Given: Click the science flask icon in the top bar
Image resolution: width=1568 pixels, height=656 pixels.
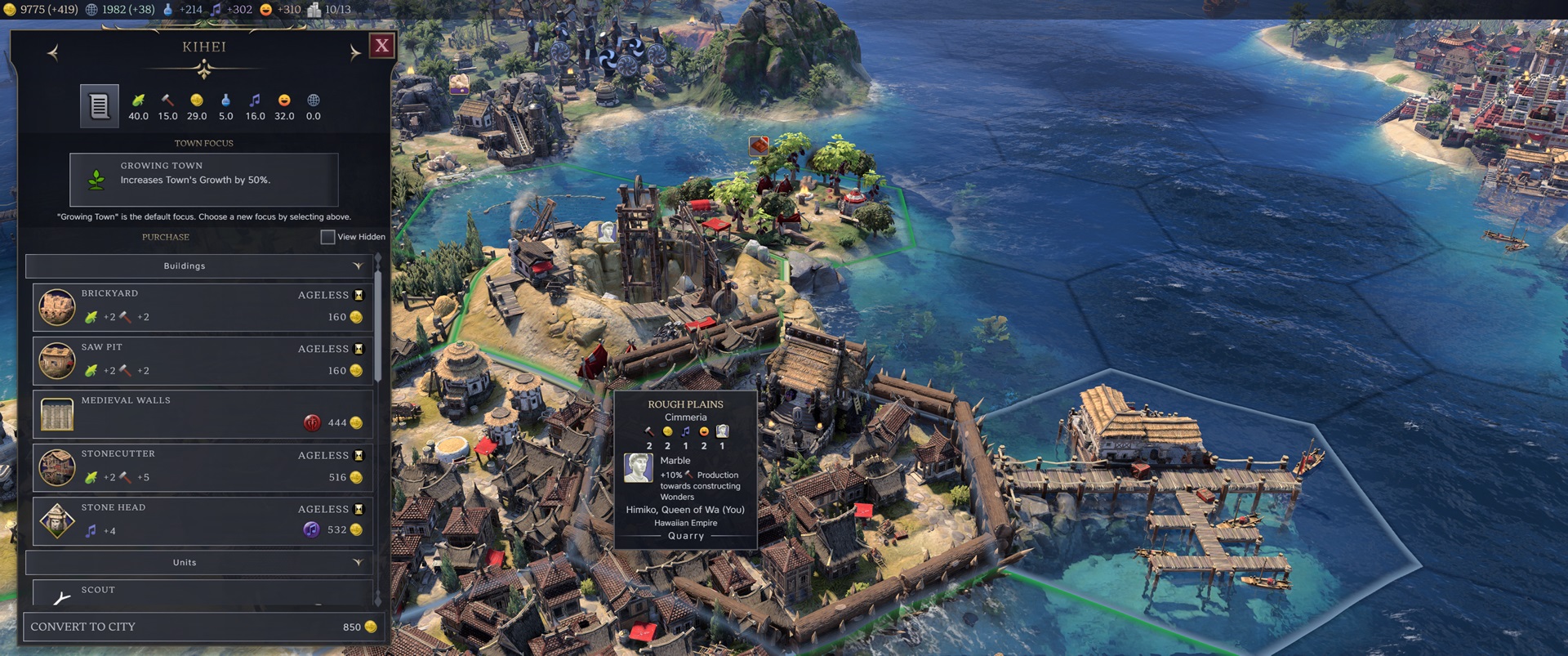Looking at the screenshot, I should coord(167,10).
